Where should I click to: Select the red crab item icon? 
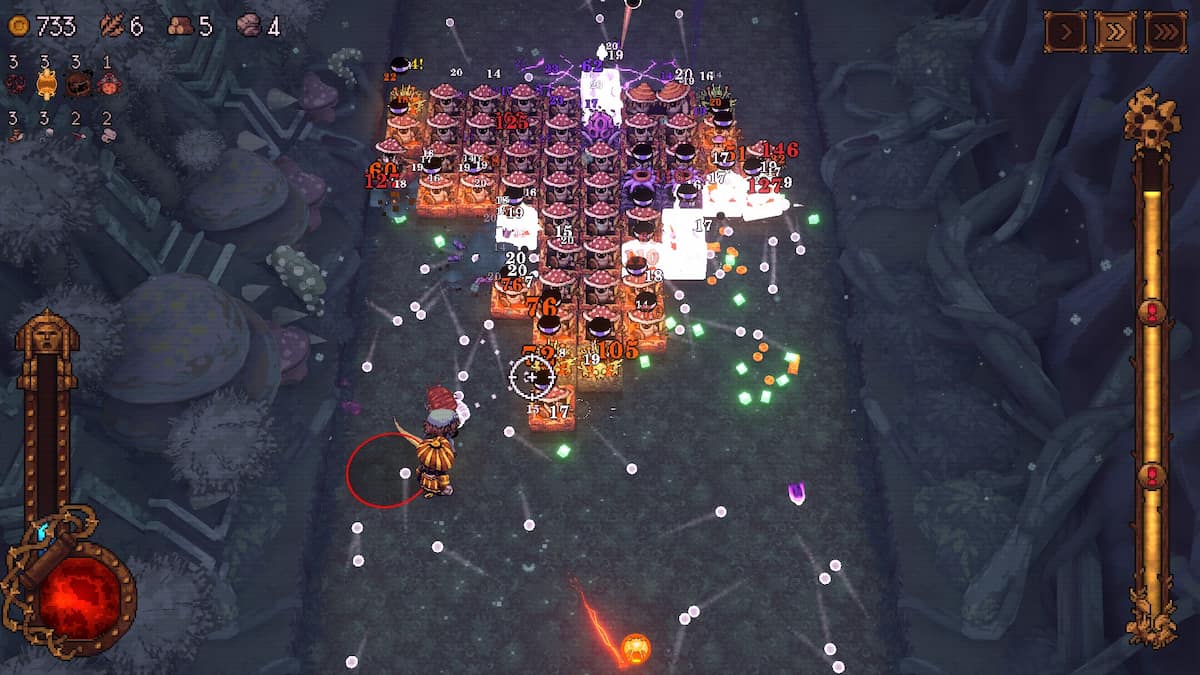click(x=108, y=85)
